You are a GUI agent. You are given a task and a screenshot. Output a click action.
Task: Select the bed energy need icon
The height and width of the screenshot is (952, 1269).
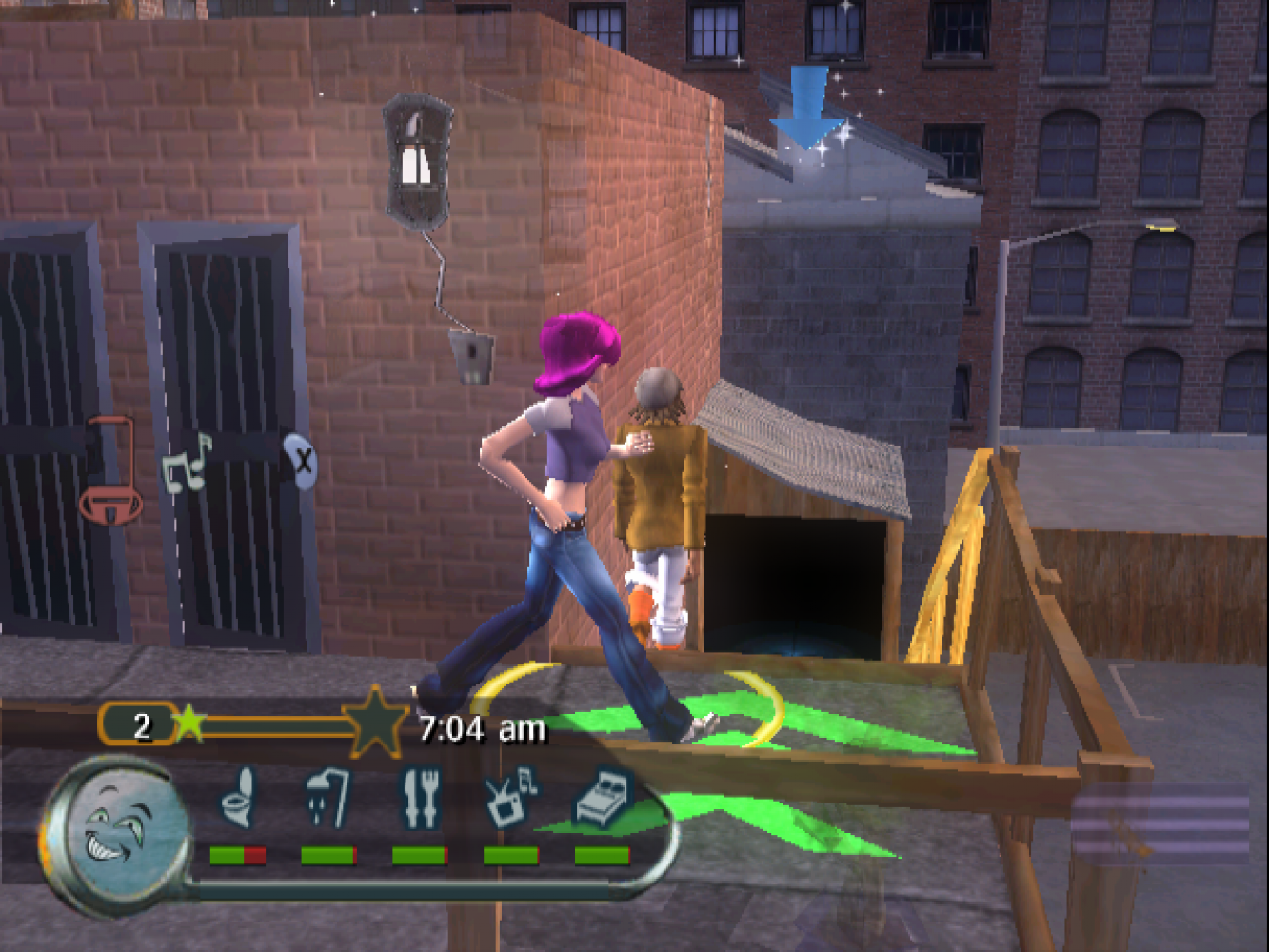[x=603, y=797]
